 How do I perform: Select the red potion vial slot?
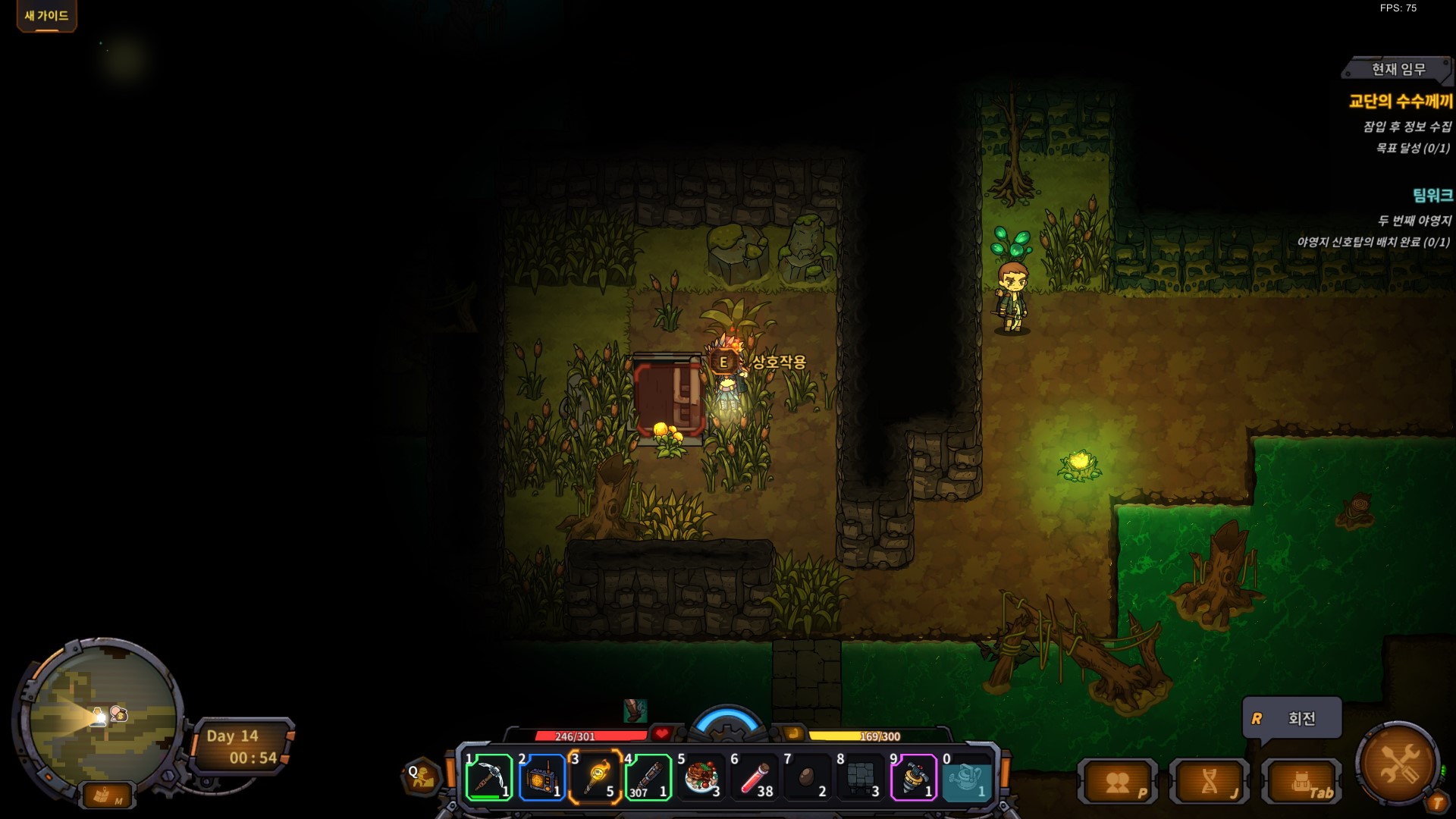754,778
